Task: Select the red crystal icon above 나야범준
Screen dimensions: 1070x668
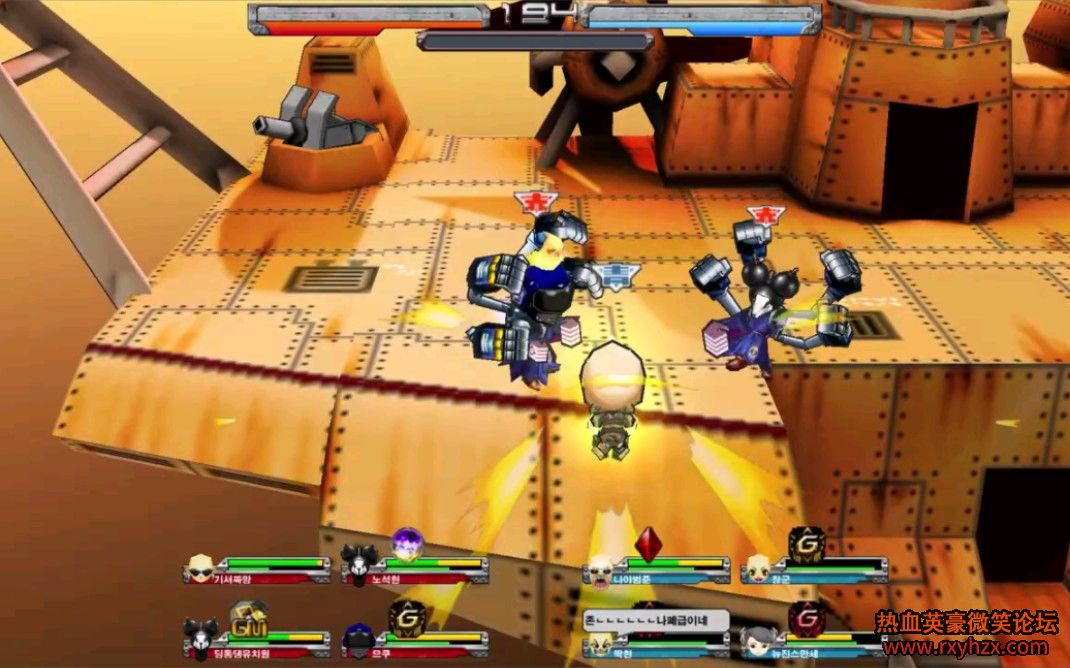Action: click(650, 543)
